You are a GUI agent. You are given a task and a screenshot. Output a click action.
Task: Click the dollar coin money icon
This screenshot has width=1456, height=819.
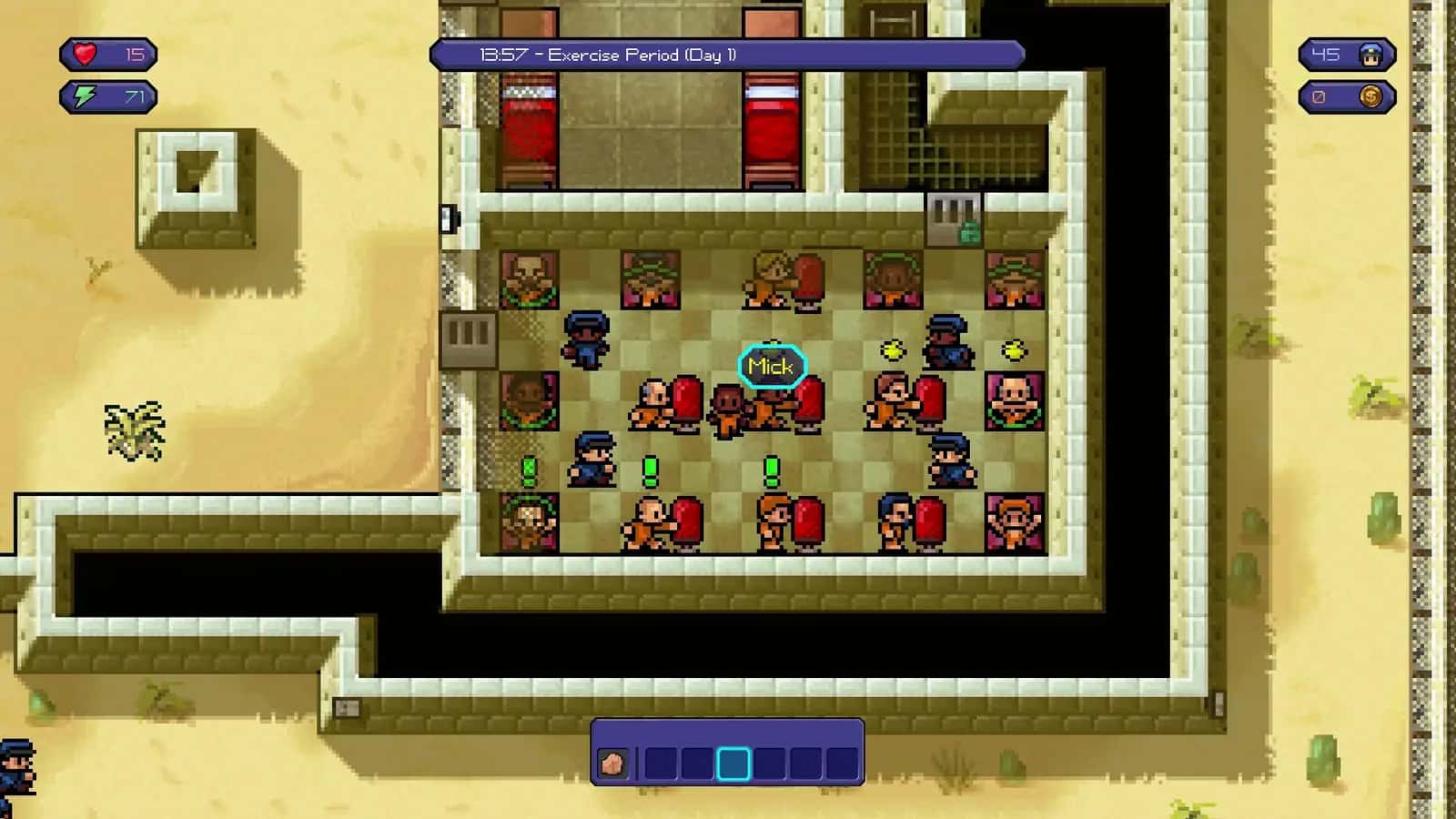point(1368,94)
